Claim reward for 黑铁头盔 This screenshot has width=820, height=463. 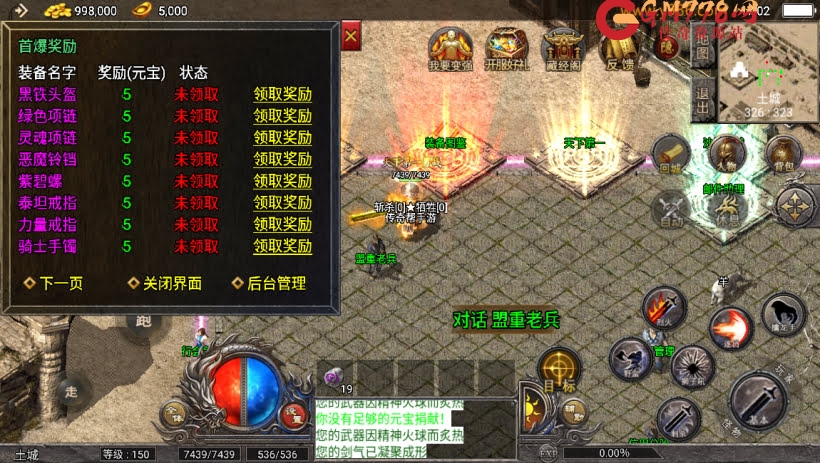click(x=282, y=95)
